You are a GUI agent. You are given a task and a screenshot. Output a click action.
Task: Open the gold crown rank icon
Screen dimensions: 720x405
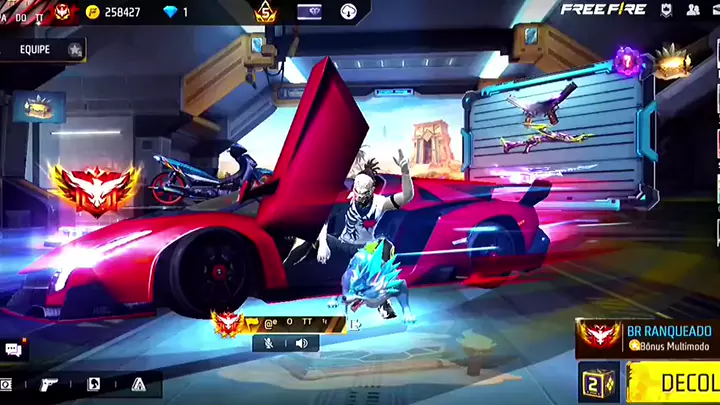(x=264, y=12)
